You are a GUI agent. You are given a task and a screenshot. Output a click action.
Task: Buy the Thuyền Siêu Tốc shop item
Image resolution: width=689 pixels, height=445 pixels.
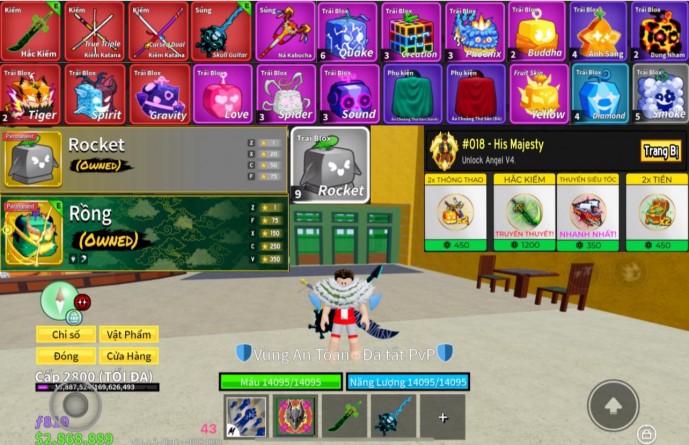click(x=588, y=216)
